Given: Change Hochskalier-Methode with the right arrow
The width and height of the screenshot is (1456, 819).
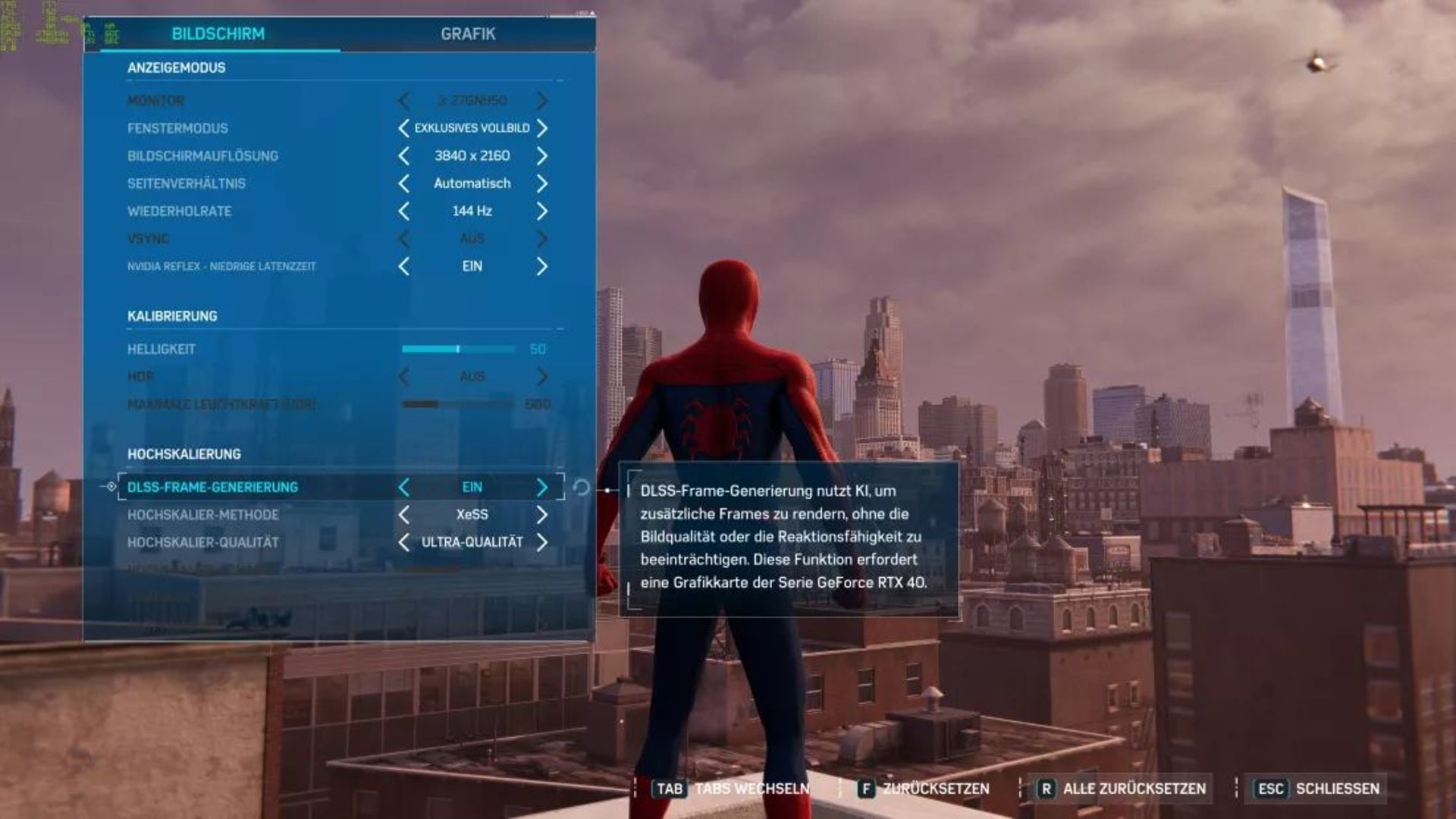Looking at the screenshot, I should pos(541,515).
